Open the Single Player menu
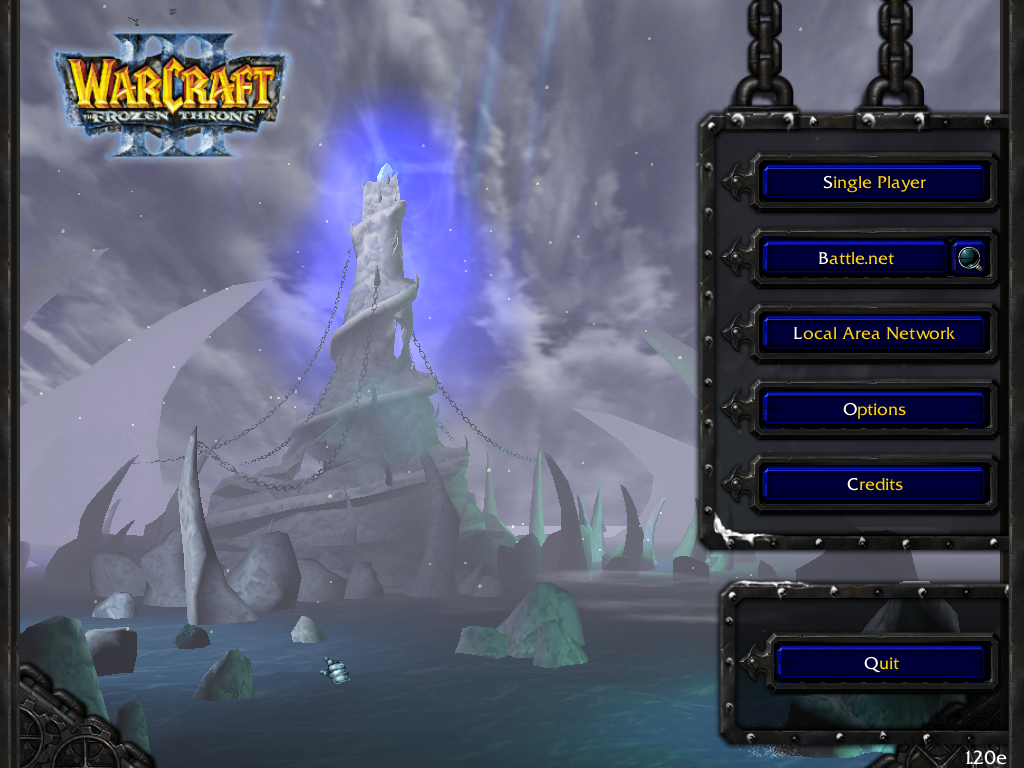This screenshot has width=1024, height=768. tap(874, 183)
